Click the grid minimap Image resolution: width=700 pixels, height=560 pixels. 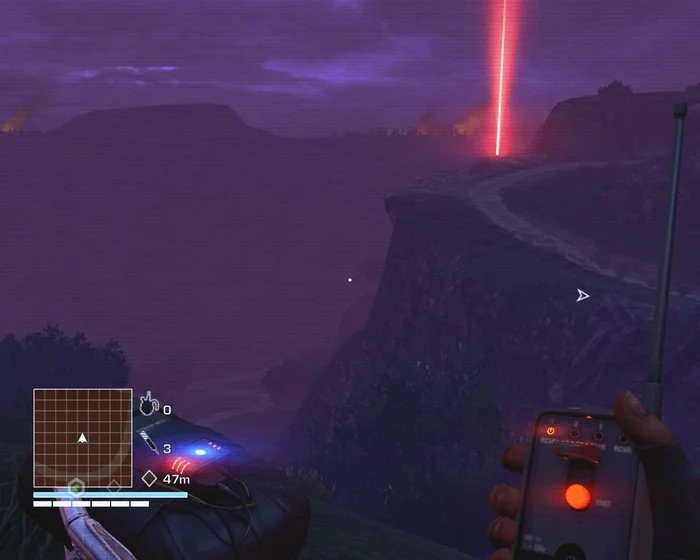click(83, 438)
